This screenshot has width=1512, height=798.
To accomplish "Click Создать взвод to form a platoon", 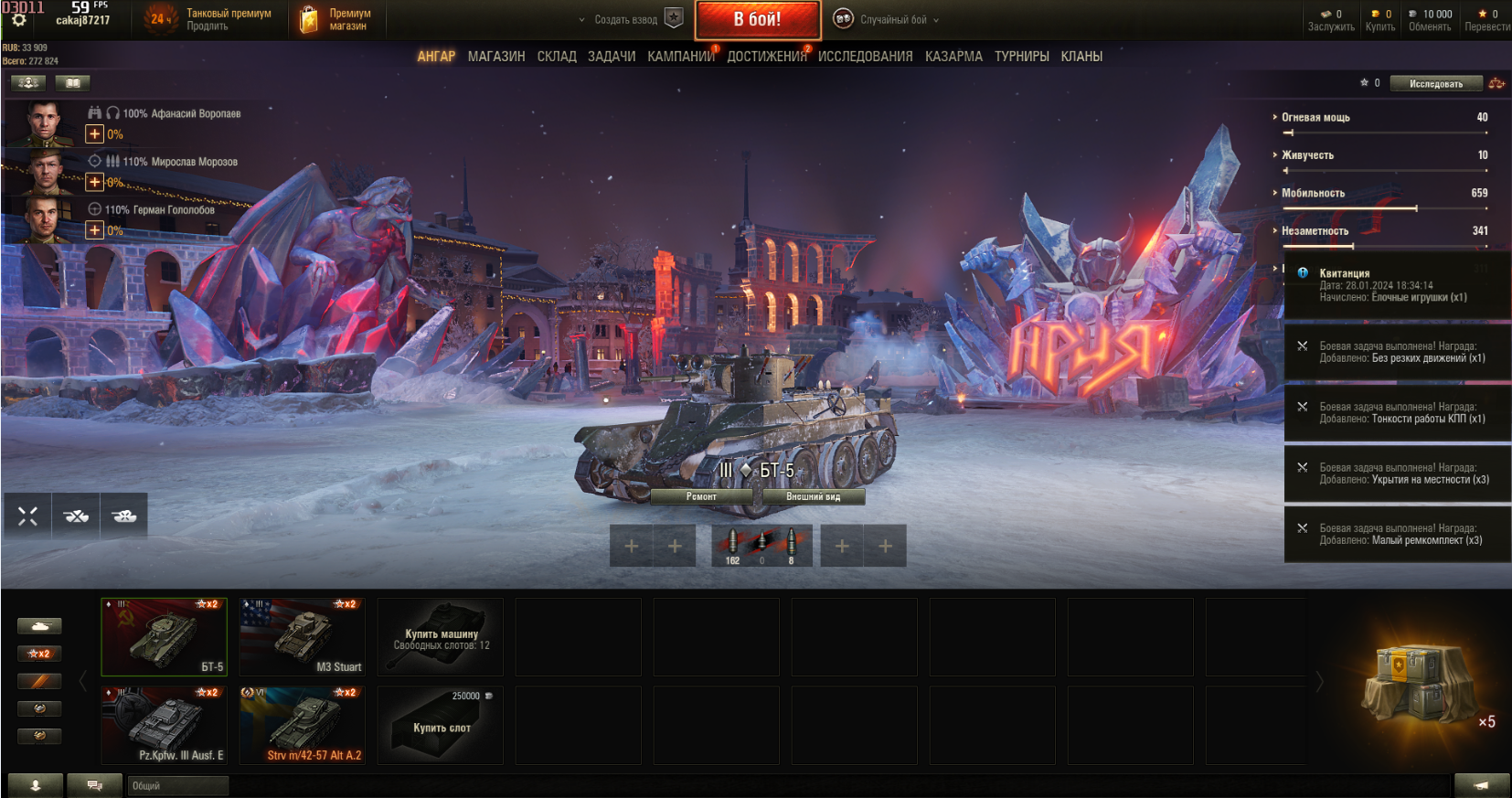I will pyautogui.click(x=626, y=19).
